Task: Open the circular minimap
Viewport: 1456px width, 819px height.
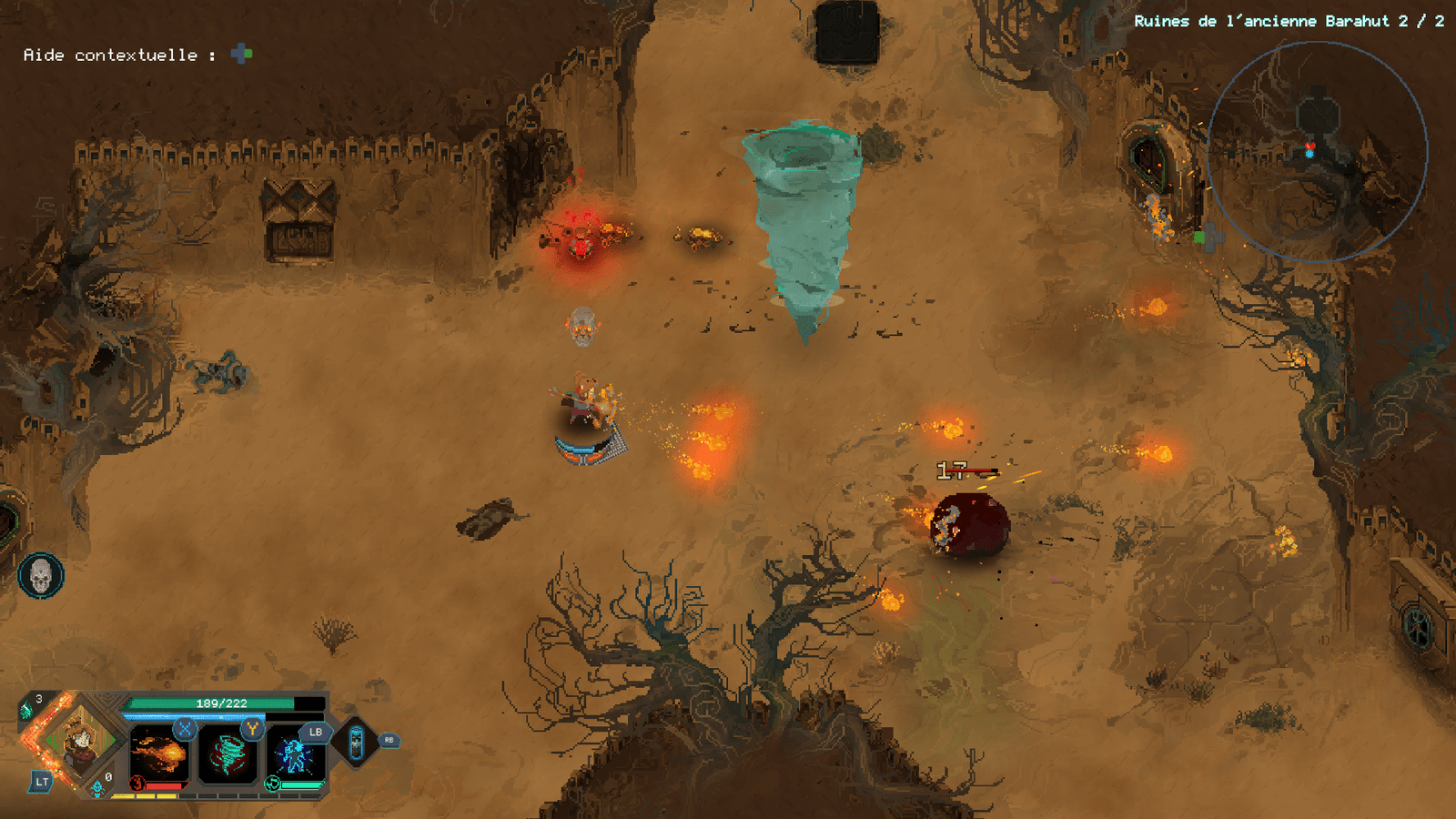Action: click(x=1317, y=152)
